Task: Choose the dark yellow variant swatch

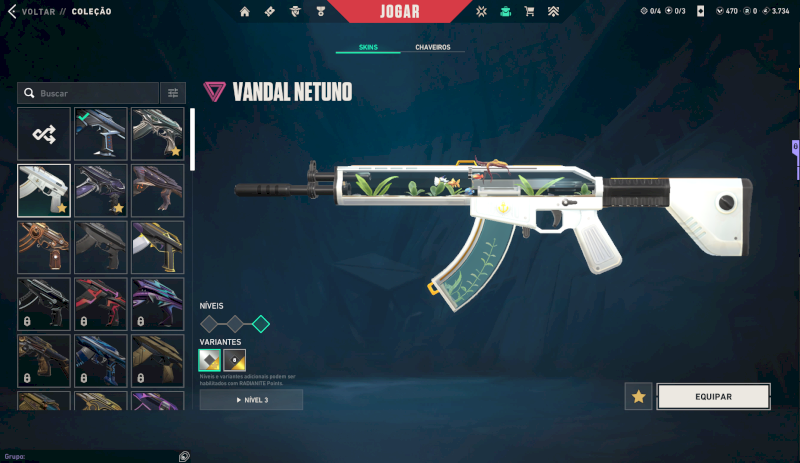Action: (x=235, y=360)
